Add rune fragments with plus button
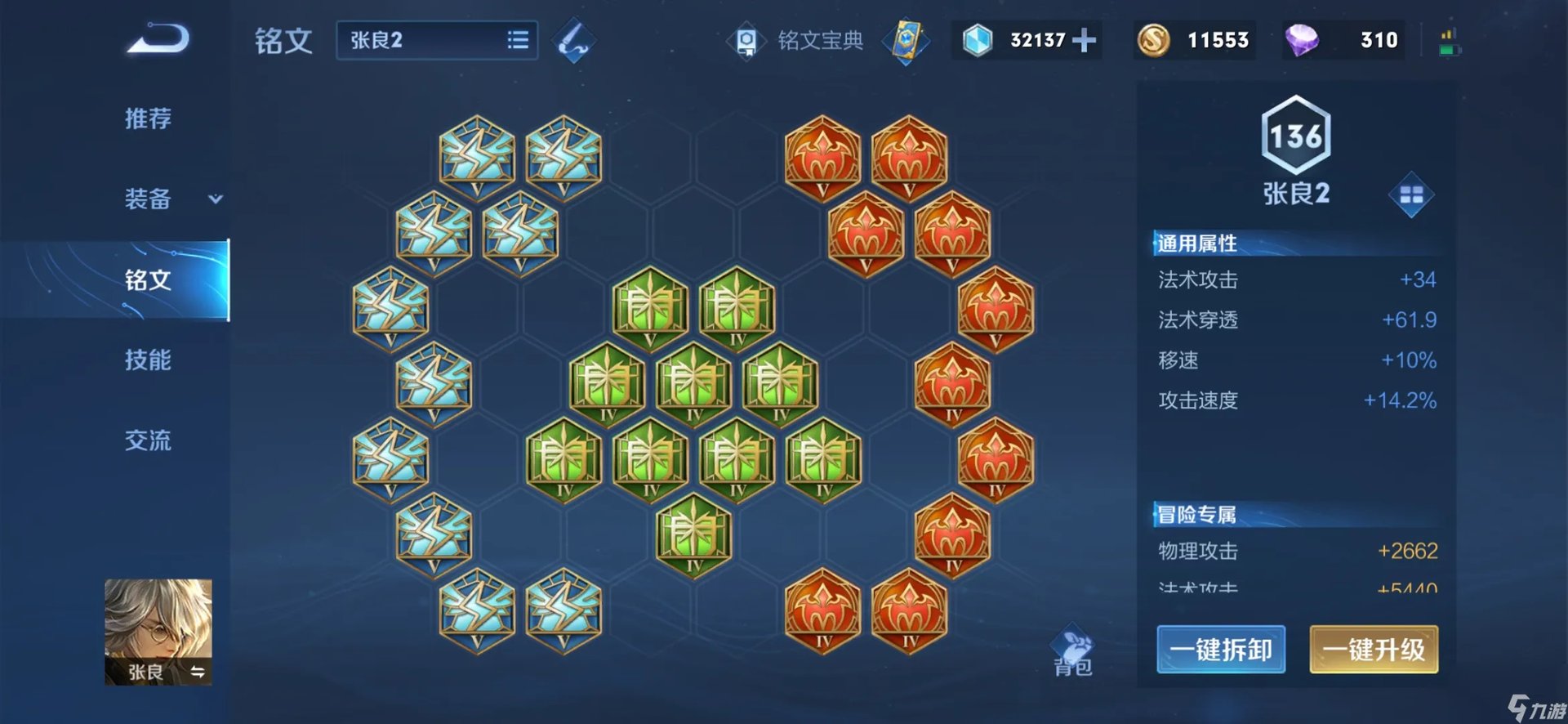The height and width of the screenshot is (724, 1568). click(1084, 40)
